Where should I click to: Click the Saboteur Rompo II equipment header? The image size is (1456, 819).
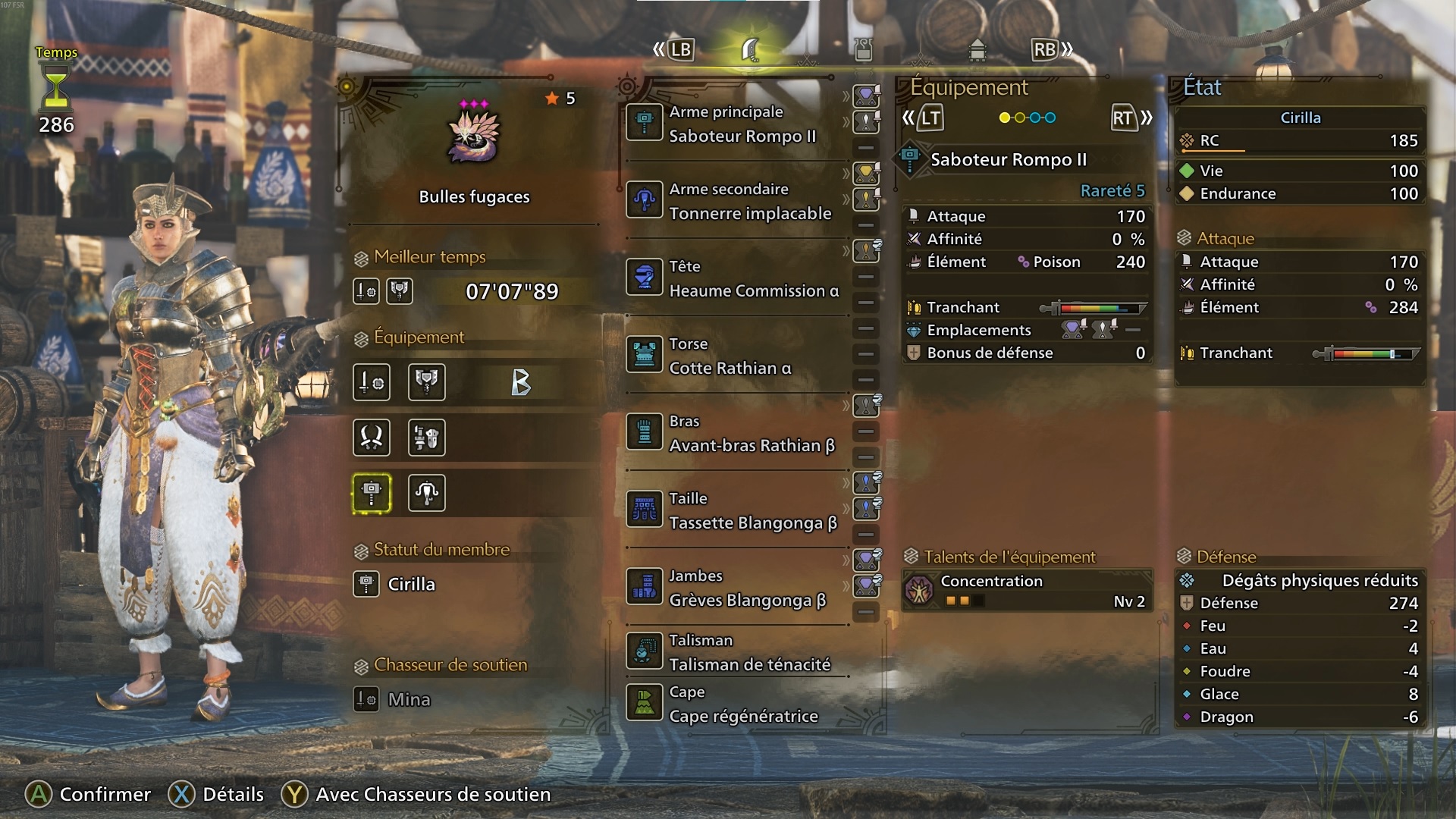(x=1008, y=159)
